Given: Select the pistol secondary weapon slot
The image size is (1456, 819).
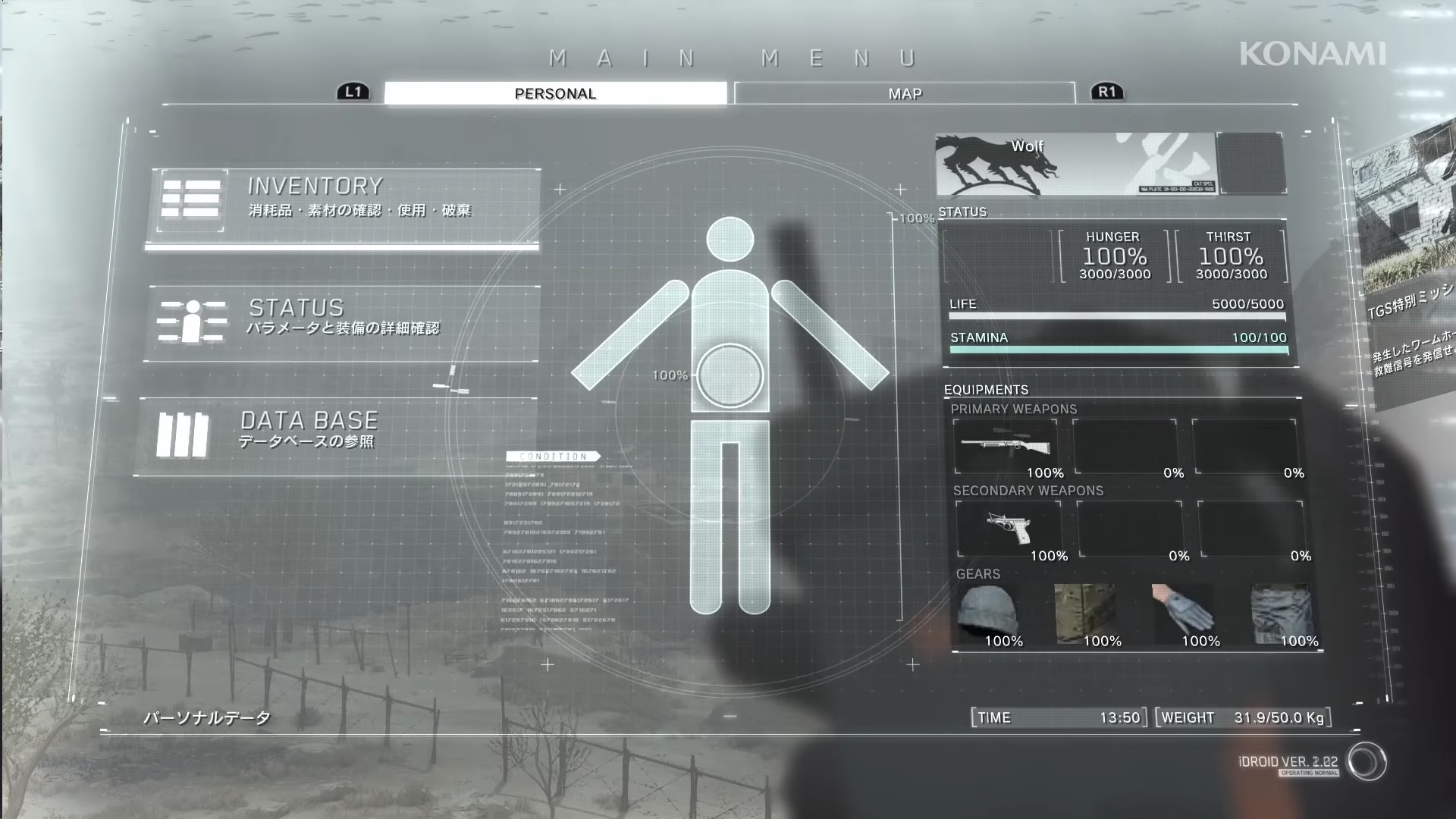Looking at the screenshot, I should click(x=1008, y=529).
